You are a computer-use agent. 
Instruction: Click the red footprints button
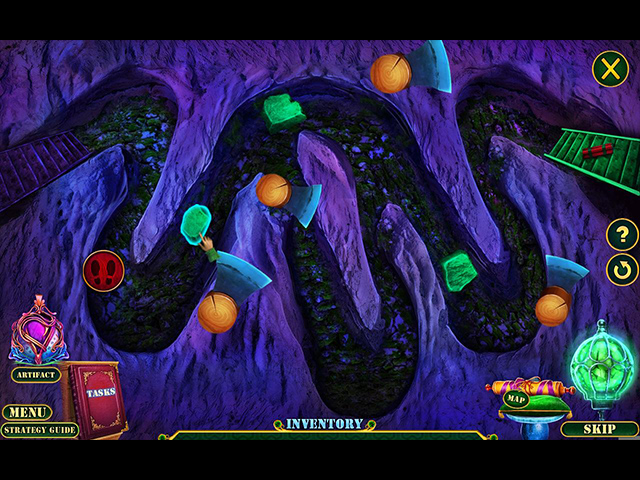click(x=103, y=270)
